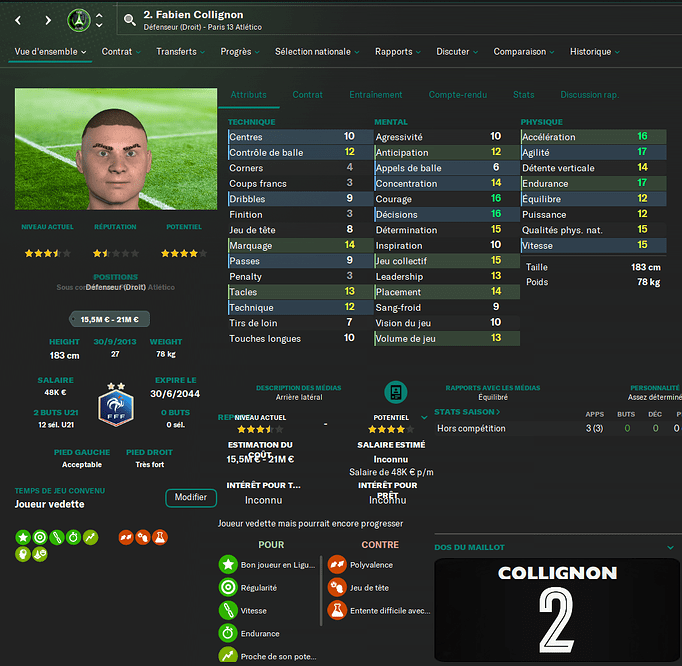Open the Historique menu

(x=595, y=52)
